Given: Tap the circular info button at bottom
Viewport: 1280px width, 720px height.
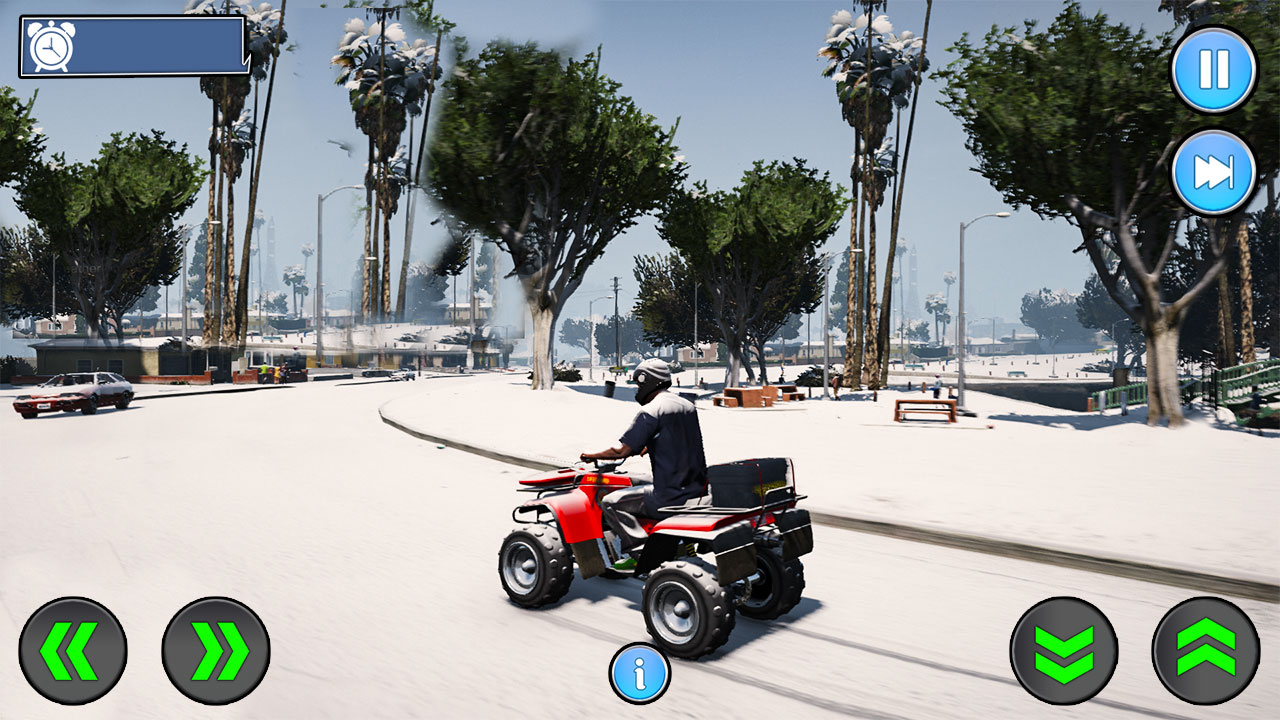Looking at the screenshot, I should [x=639, y=675].
